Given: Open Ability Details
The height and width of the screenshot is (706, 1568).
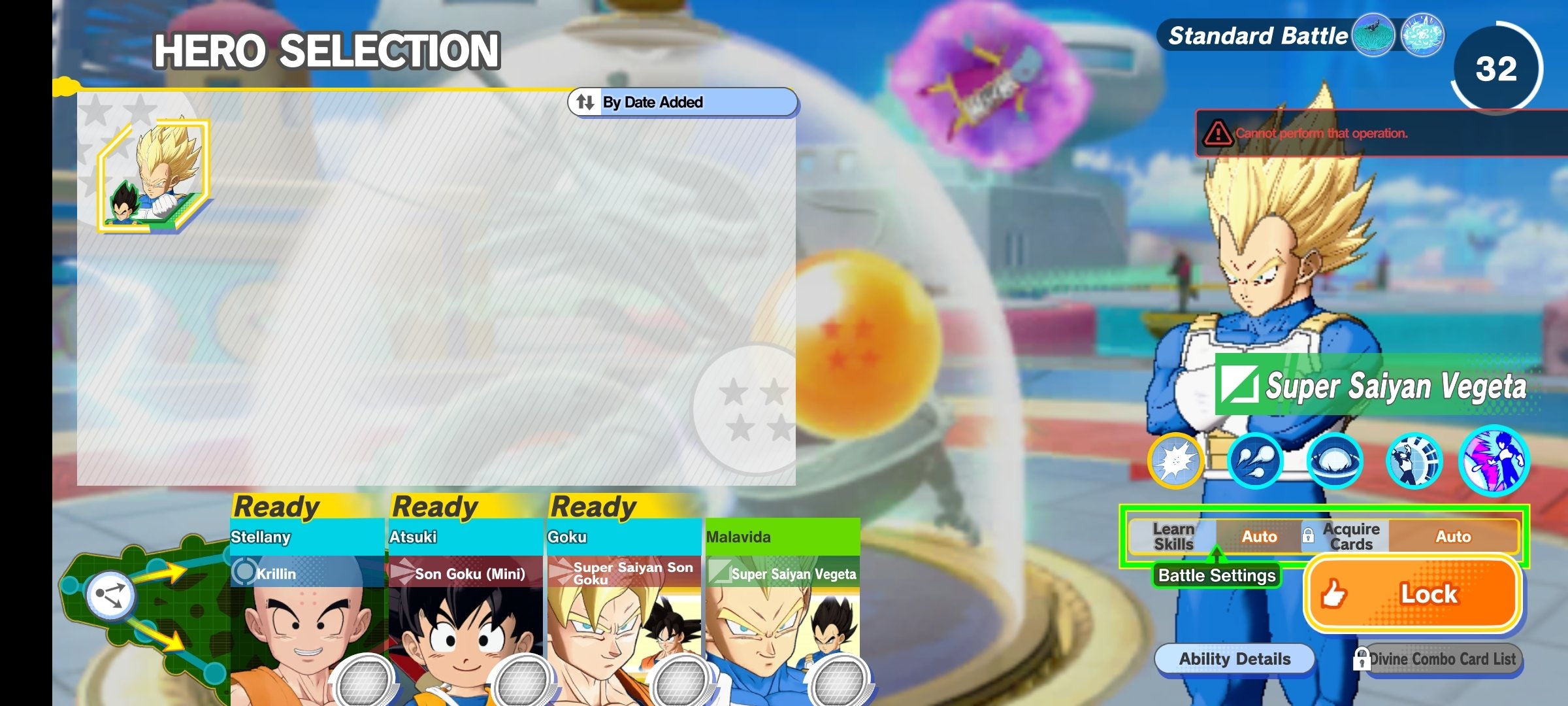Looking at the screenshot, I should coord(1234,659).
